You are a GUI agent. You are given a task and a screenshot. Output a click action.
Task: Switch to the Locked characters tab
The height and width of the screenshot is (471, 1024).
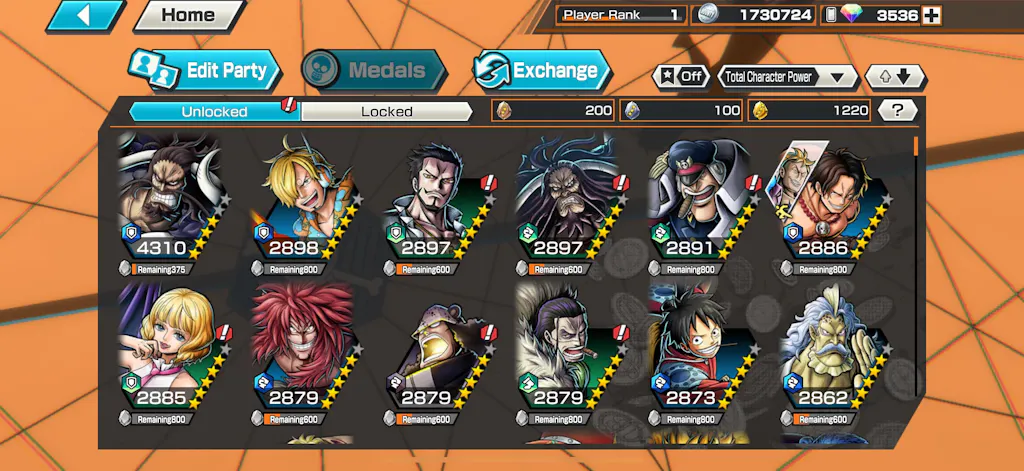click(x=386, y=111)
